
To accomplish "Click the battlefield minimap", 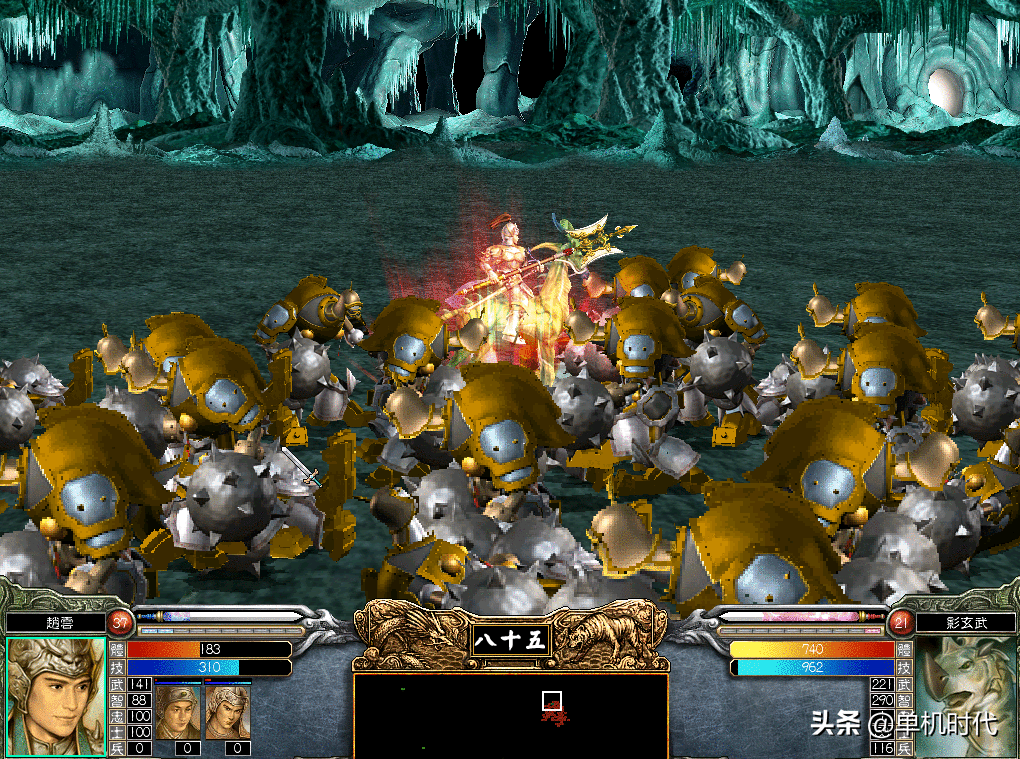I will [x=510, y=715].
